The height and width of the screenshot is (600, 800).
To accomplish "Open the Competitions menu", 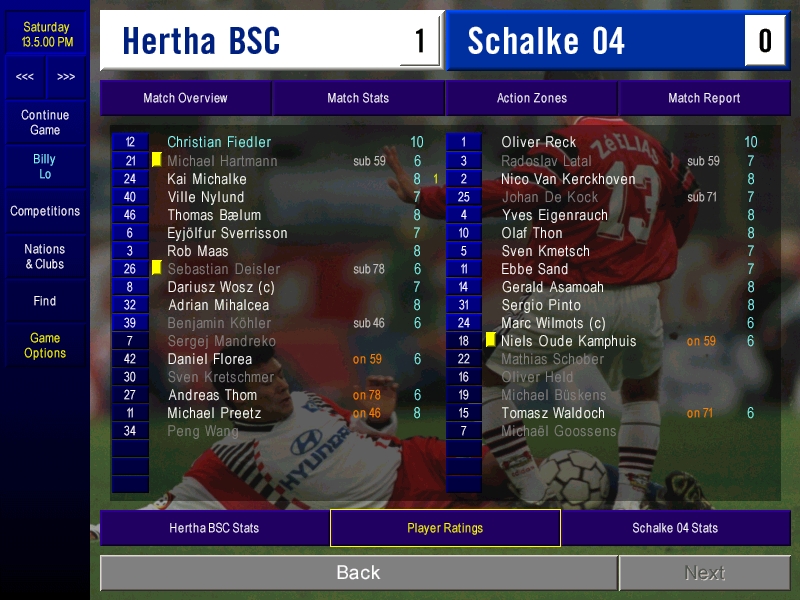I will tap(45, 211).
